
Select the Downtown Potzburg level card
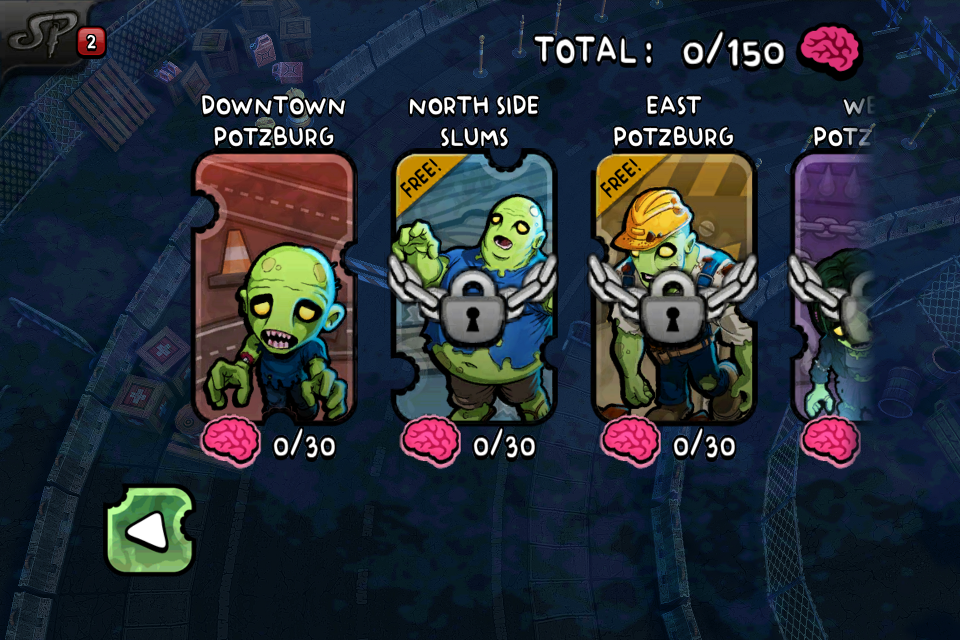(272, 288)
